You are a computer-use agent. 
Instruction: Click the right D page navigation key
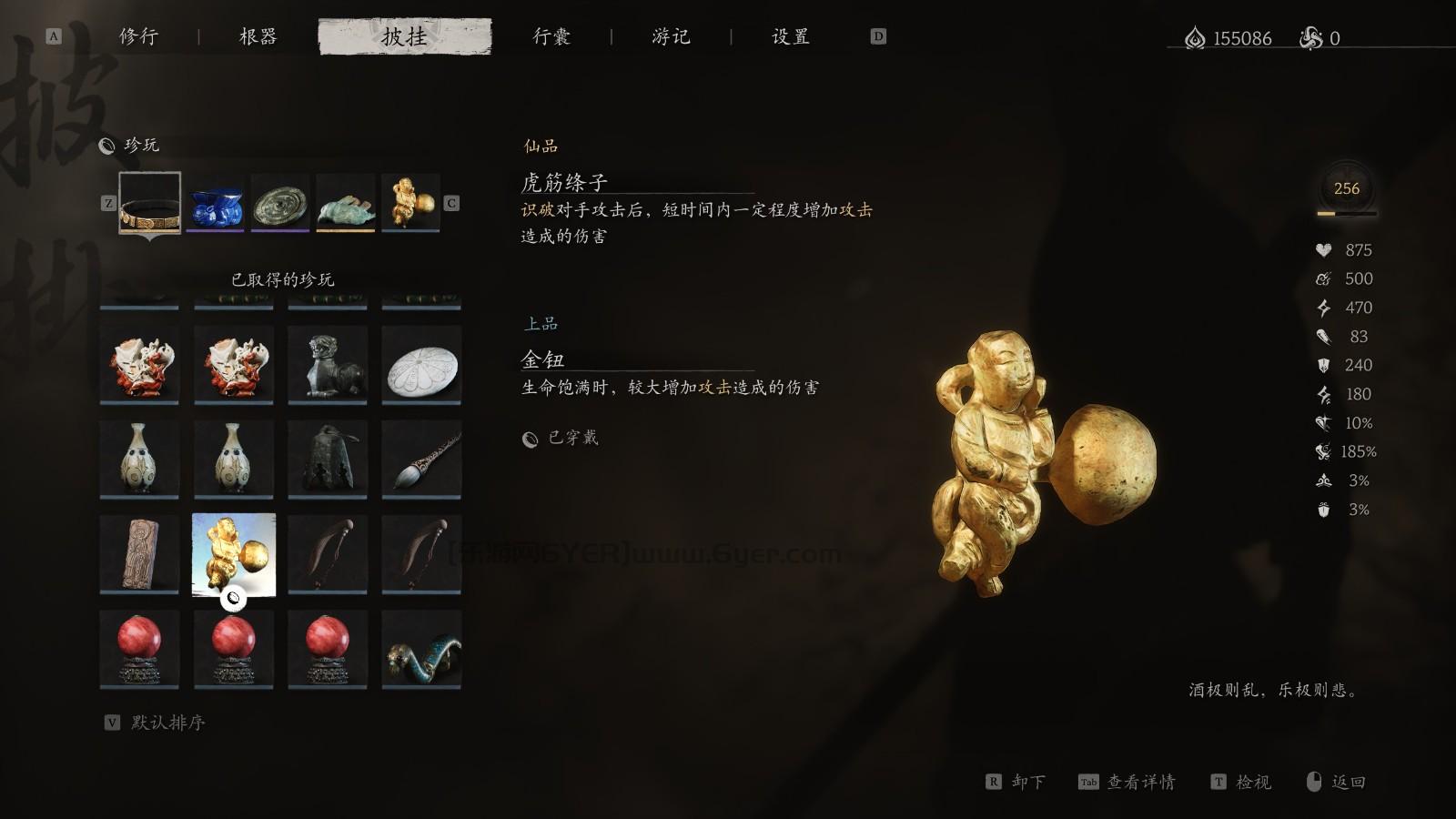(x=878, y=38)
